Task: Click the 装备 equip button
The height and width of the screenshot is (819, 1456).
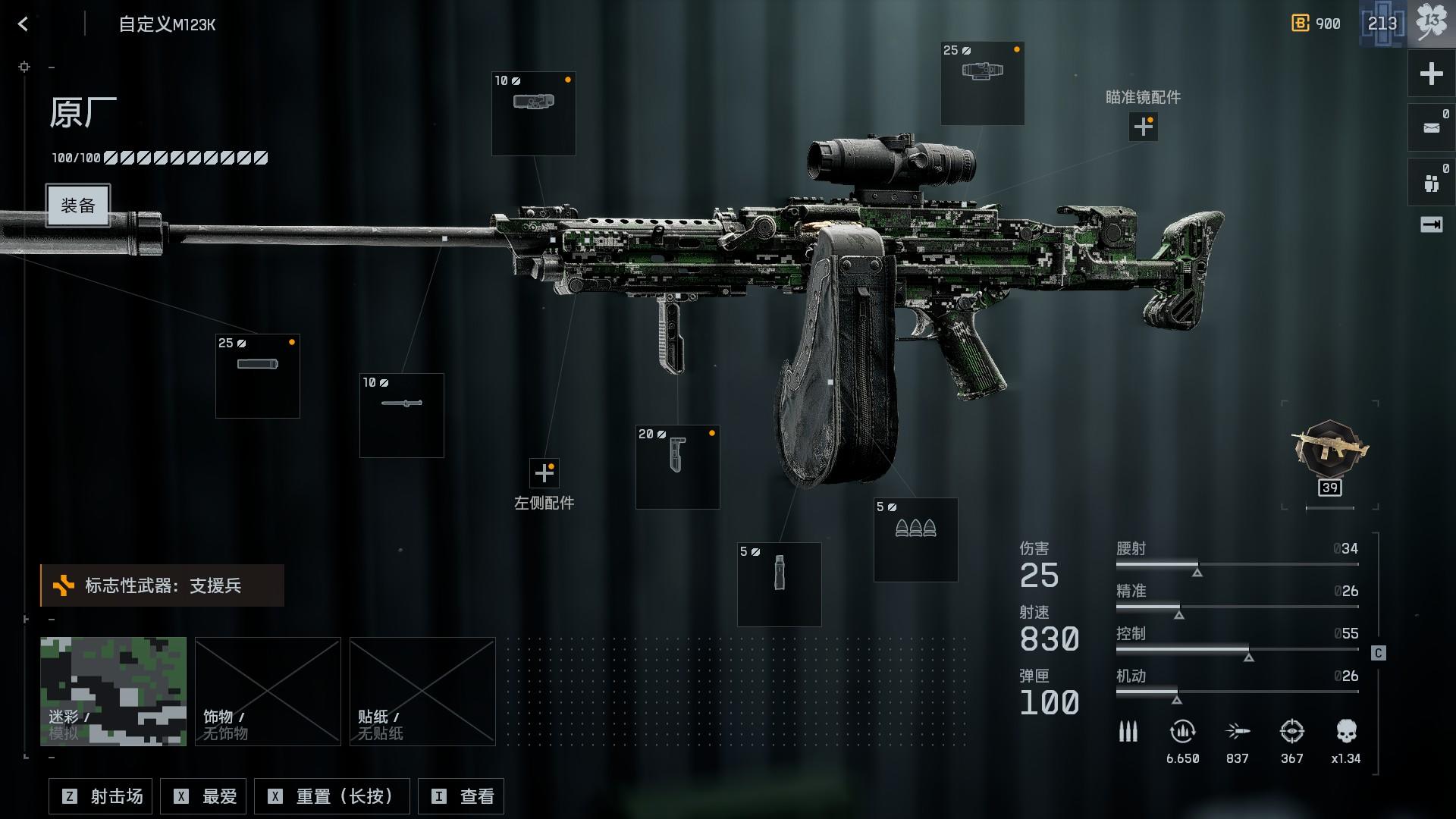Action: tap(78, 206)
